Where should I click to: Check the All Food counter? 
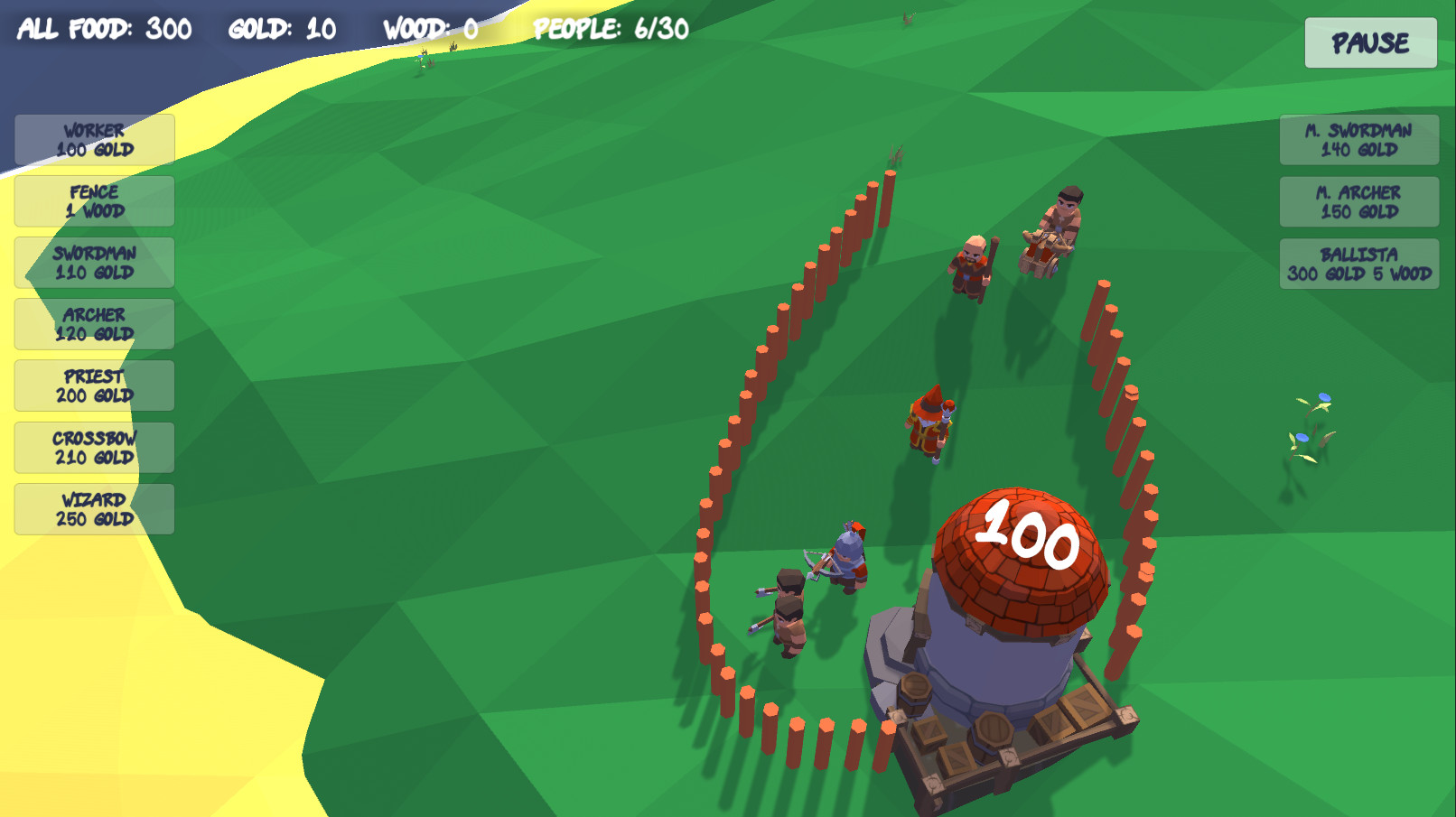click(106, 28)
